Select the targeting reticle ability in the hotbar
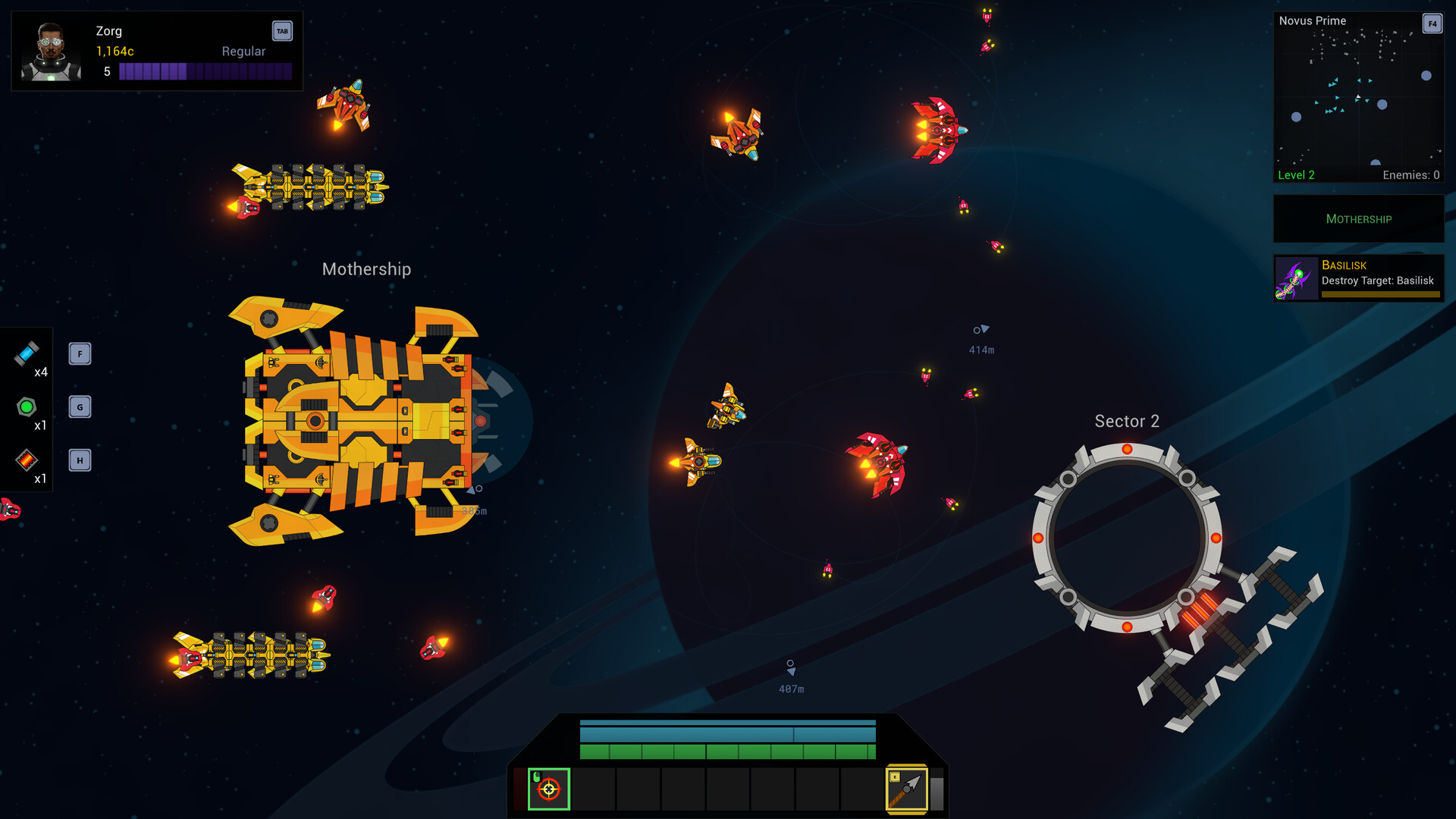 pos(548,789)
